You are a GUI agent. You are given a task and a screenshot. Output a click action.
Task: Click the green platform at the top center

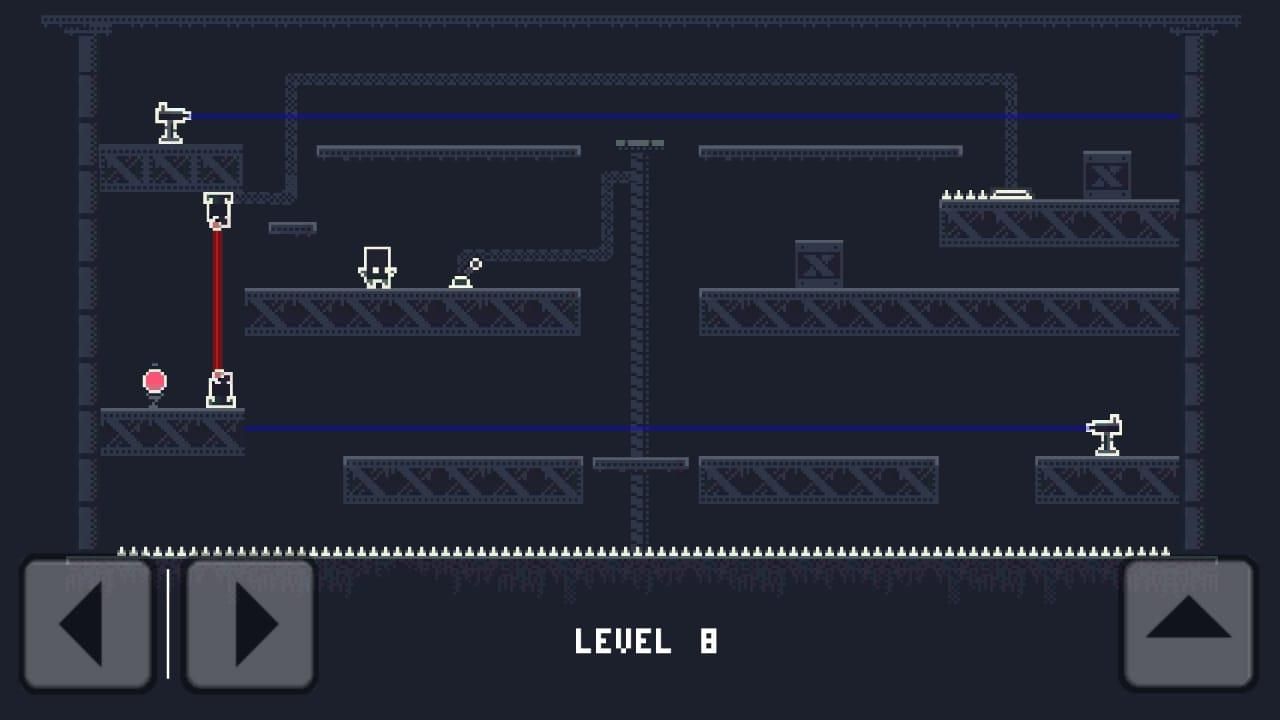tap(638, 143)
